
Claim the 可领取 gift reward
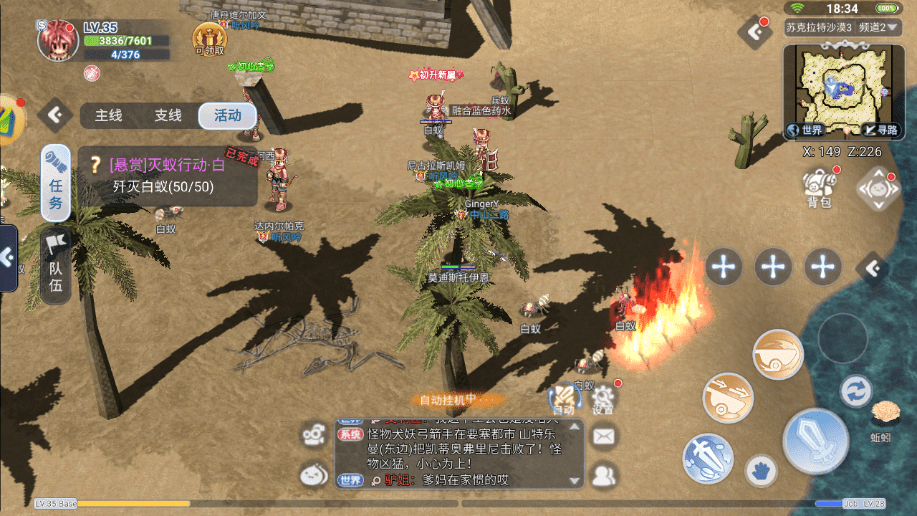tap(209, 39)
